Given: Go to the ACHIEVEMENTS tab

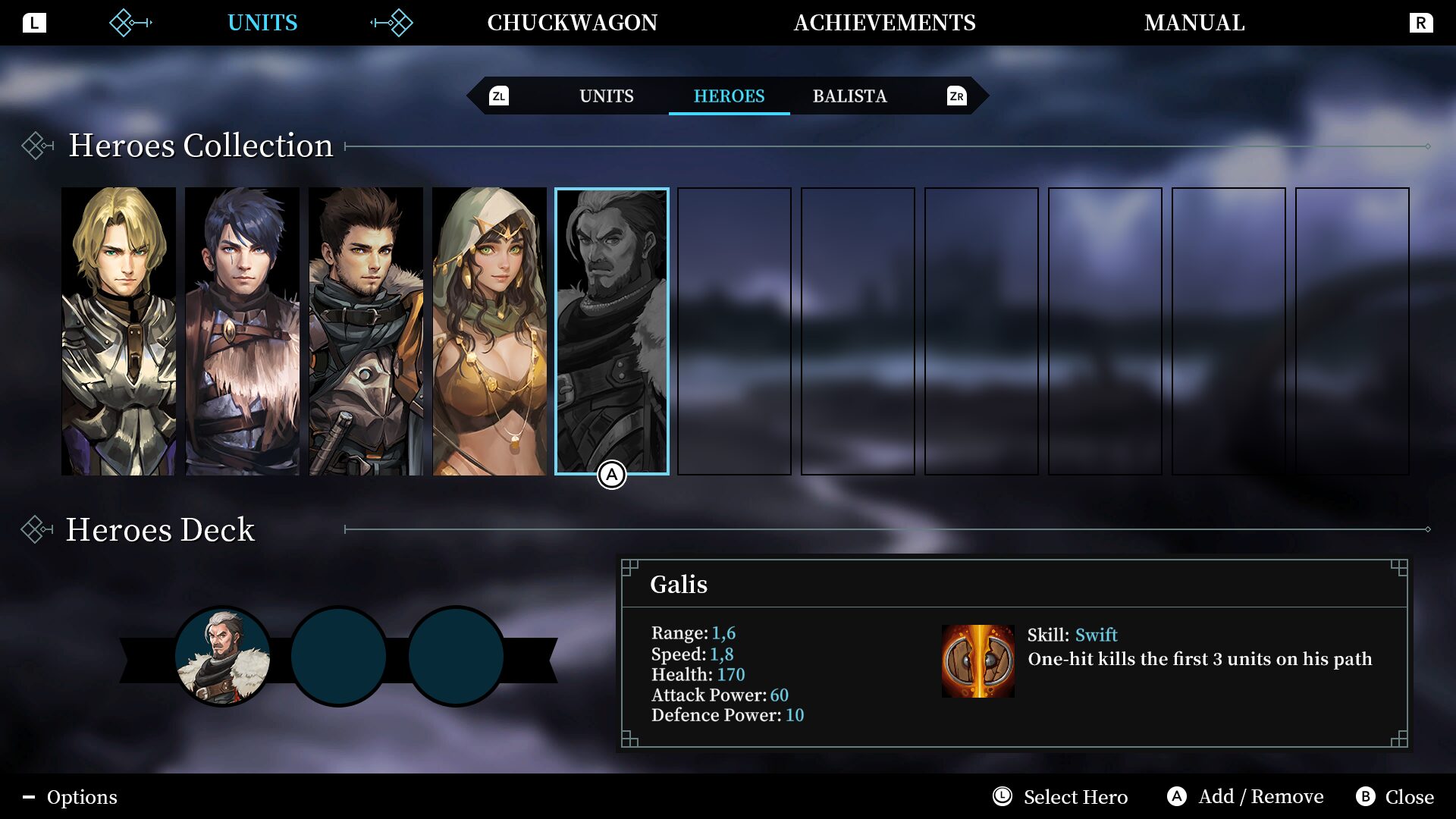Looking at the screenshot, I should click(884, 23).
